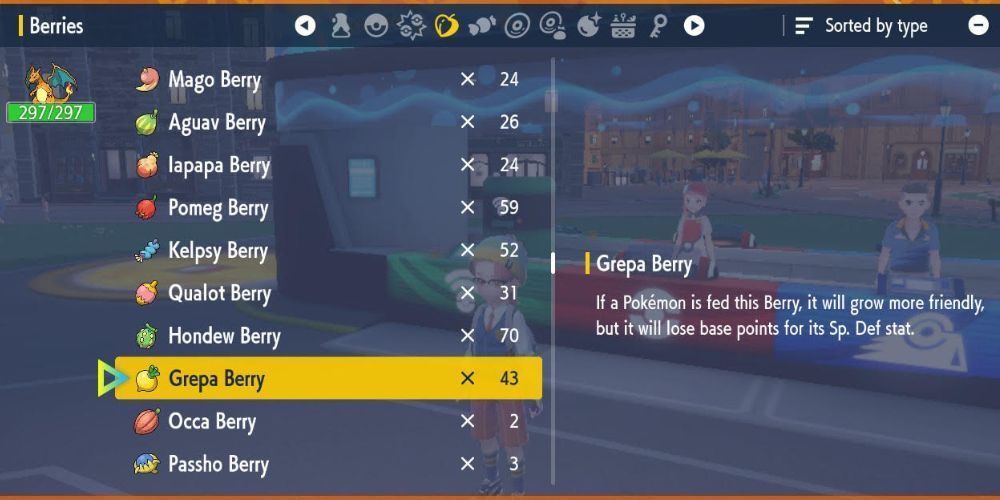Switch to the Battle Items tab
The width and height of the screenshot is (1000, 500).
pyautogui.click(x=411, y=26)
